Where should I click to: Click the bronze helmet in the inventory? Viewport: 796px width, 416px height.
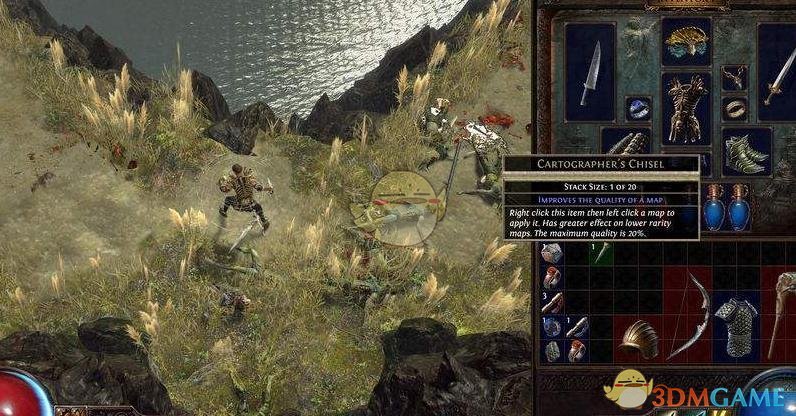[x=637, y=338]
